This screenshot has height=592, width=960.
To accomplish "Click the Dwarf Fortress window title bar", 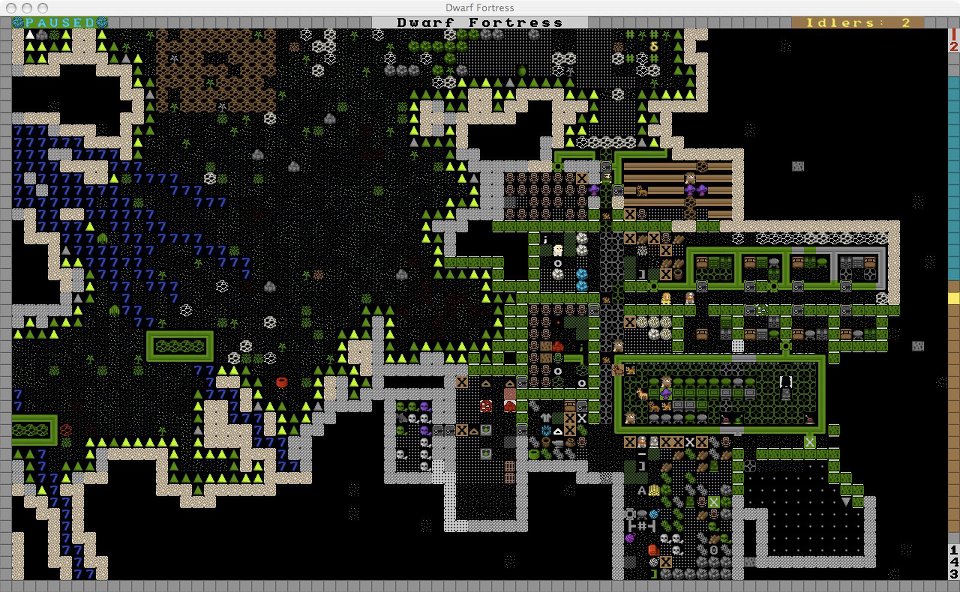I will [480, 7].
